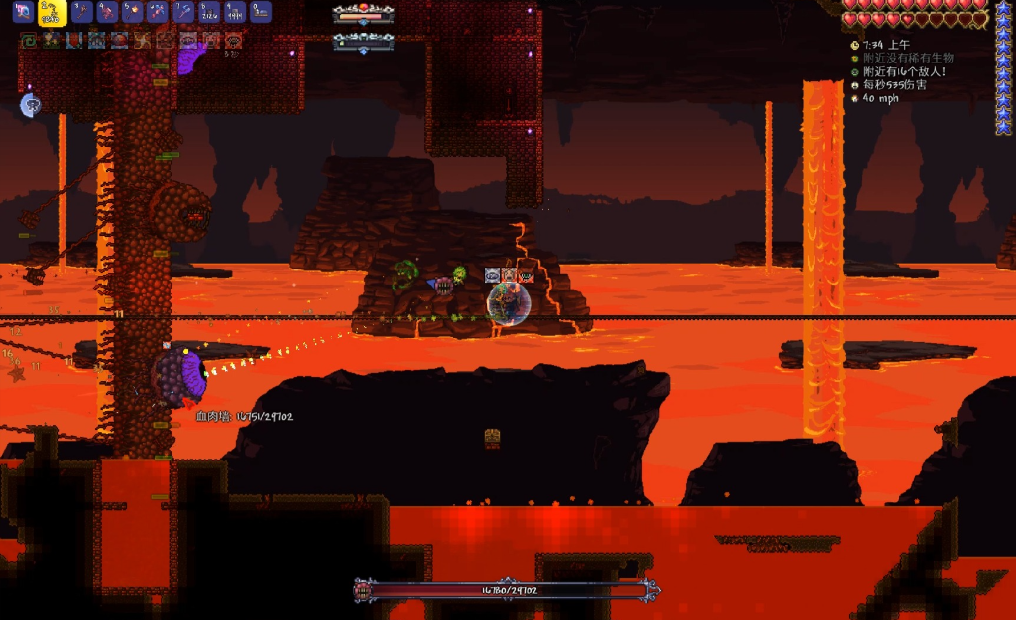The height and width of the screenshot is (620, 1016).
Task: Click the green swirl buff icon
Action: point(29,41)
